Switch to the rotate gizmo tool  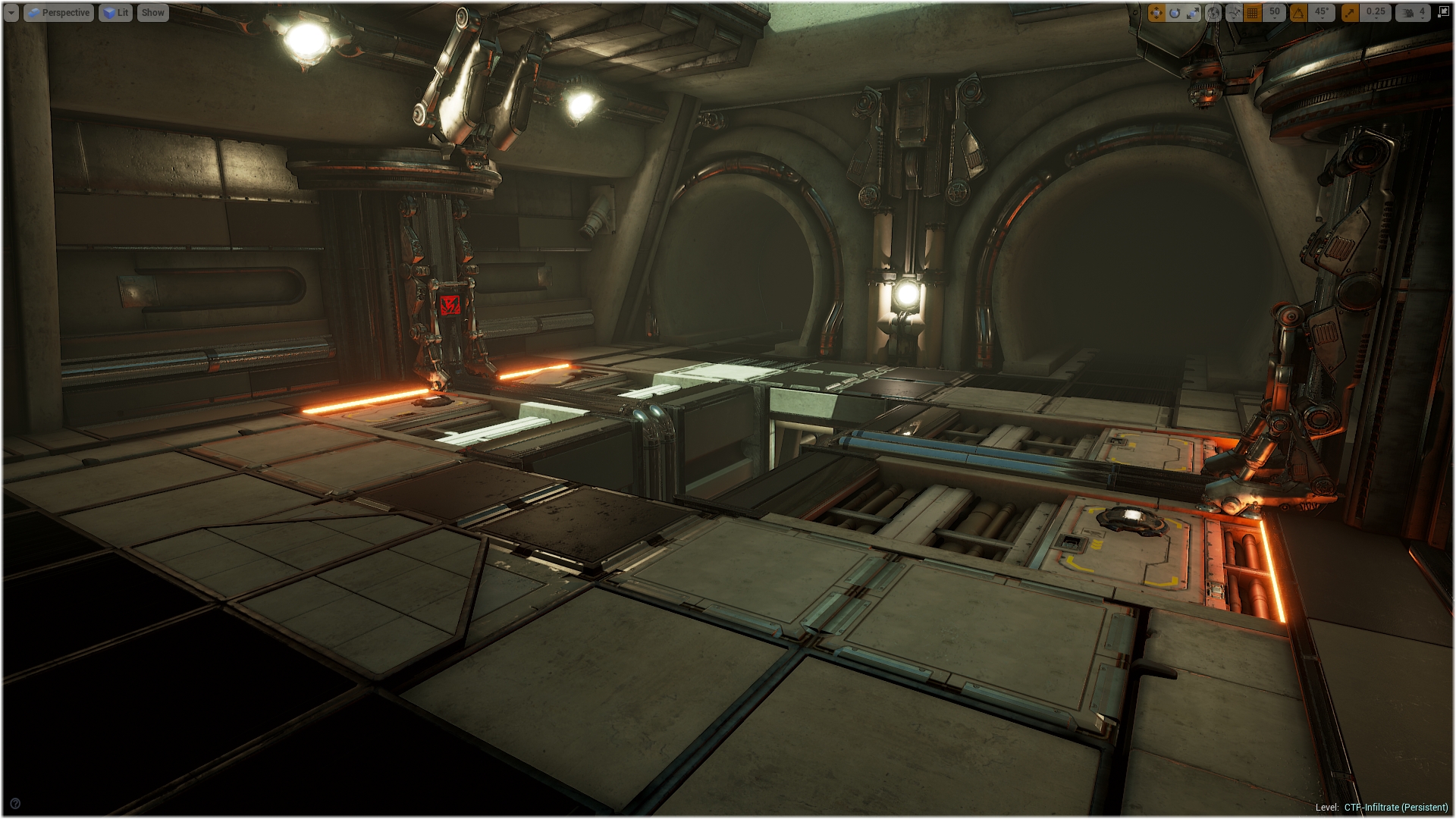pyautogui.click(x=1175, y=13)
